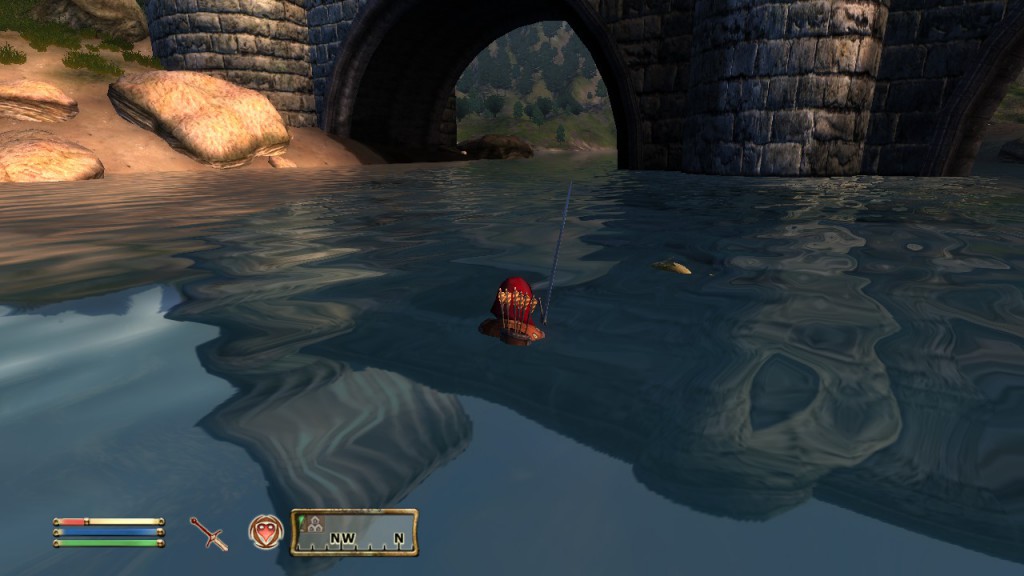Viewport: 1024px width, 576px height.
Task: Select the equipped sword weapon icon
Action: [209, 533]
